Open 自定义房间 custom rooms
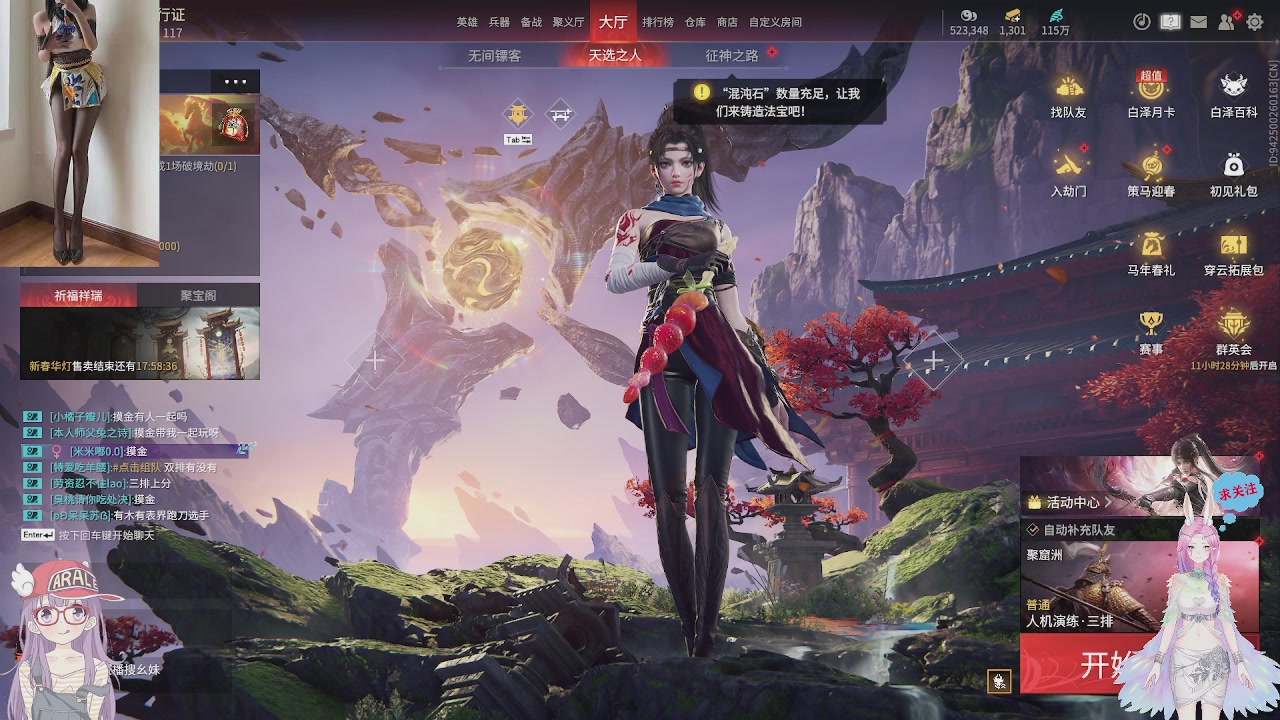This screenshot has width=1280, height=720. tap(775, 22)
